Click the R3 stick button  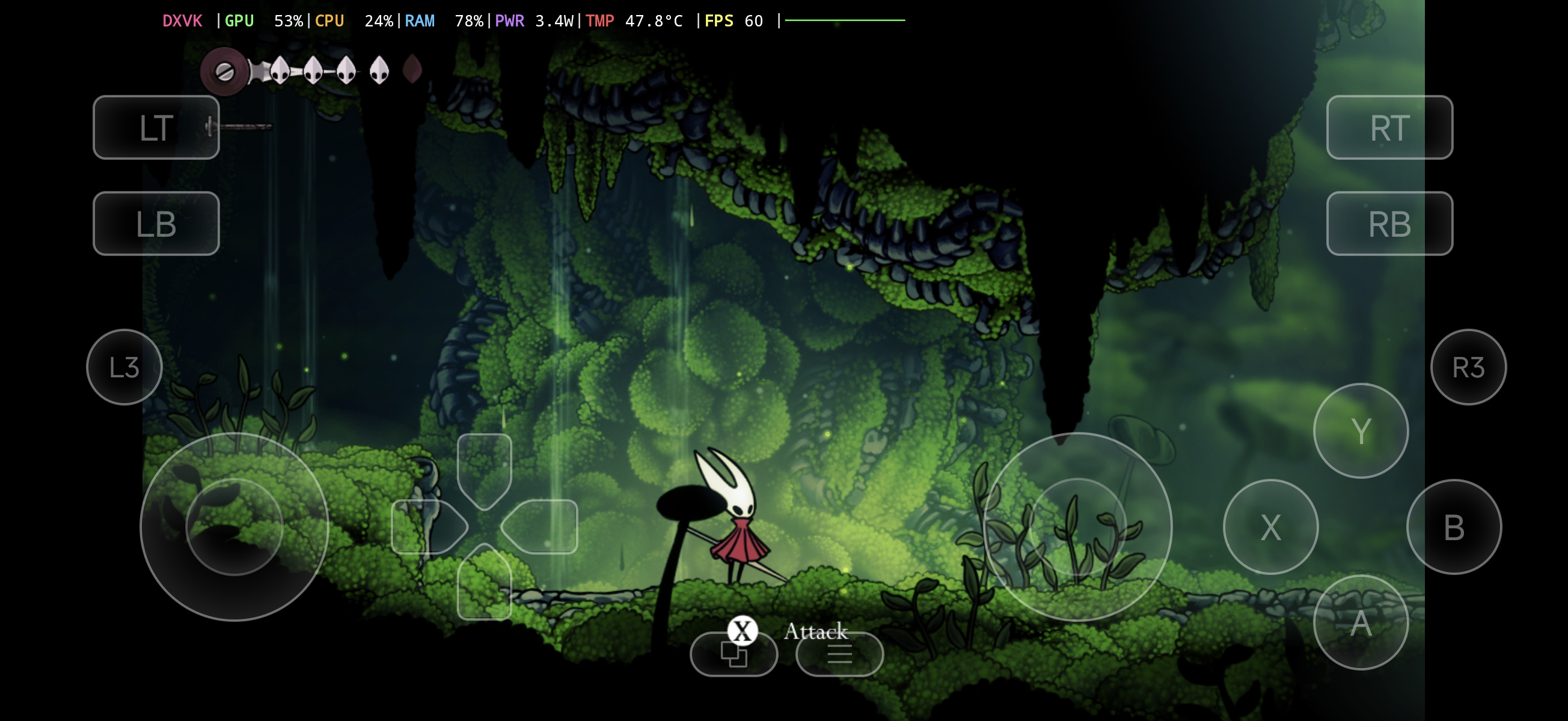pos(1468,367)
